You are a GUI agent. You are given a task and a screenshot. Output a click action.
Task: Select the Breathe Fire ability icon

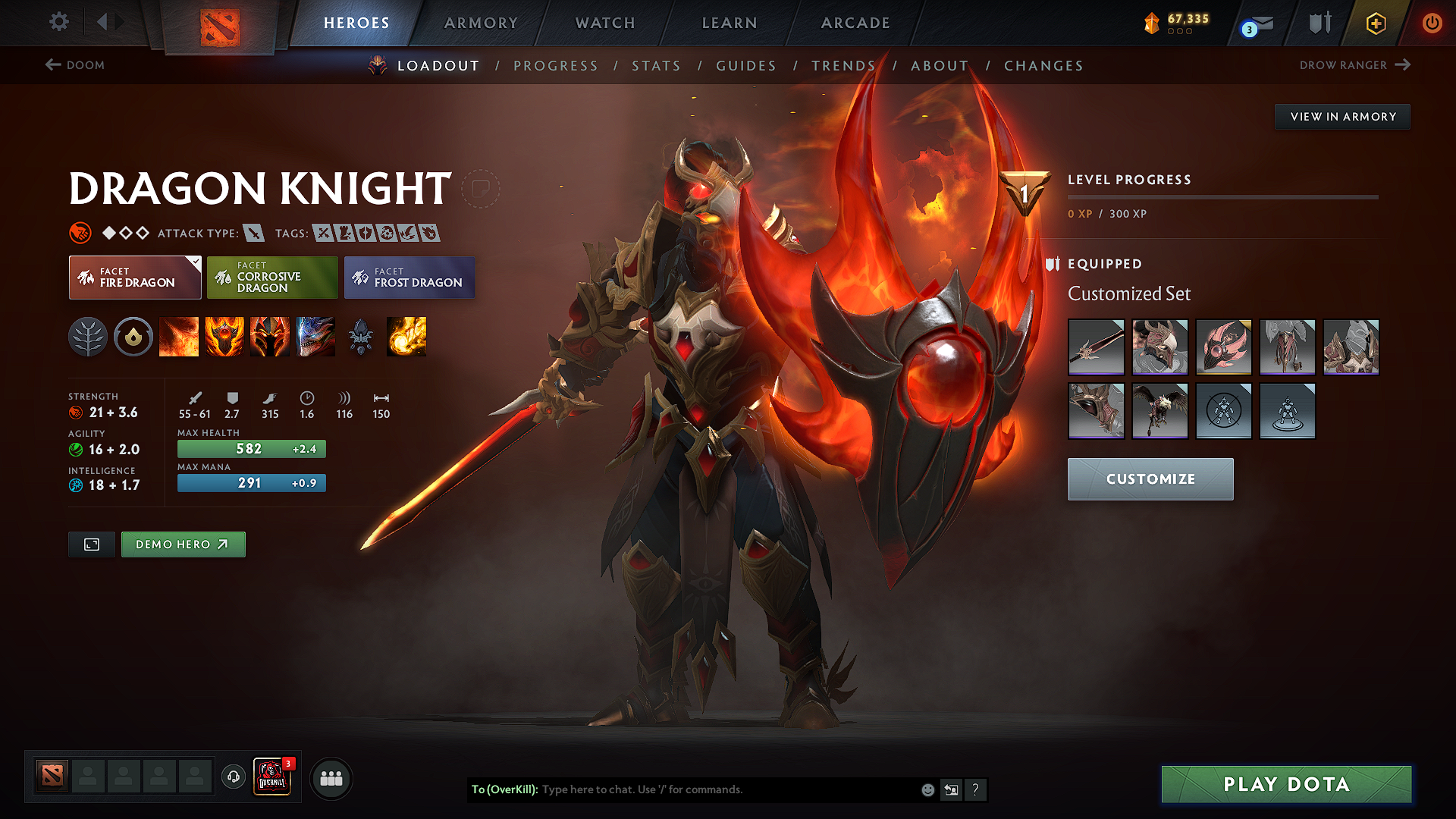tap(179, 337)
